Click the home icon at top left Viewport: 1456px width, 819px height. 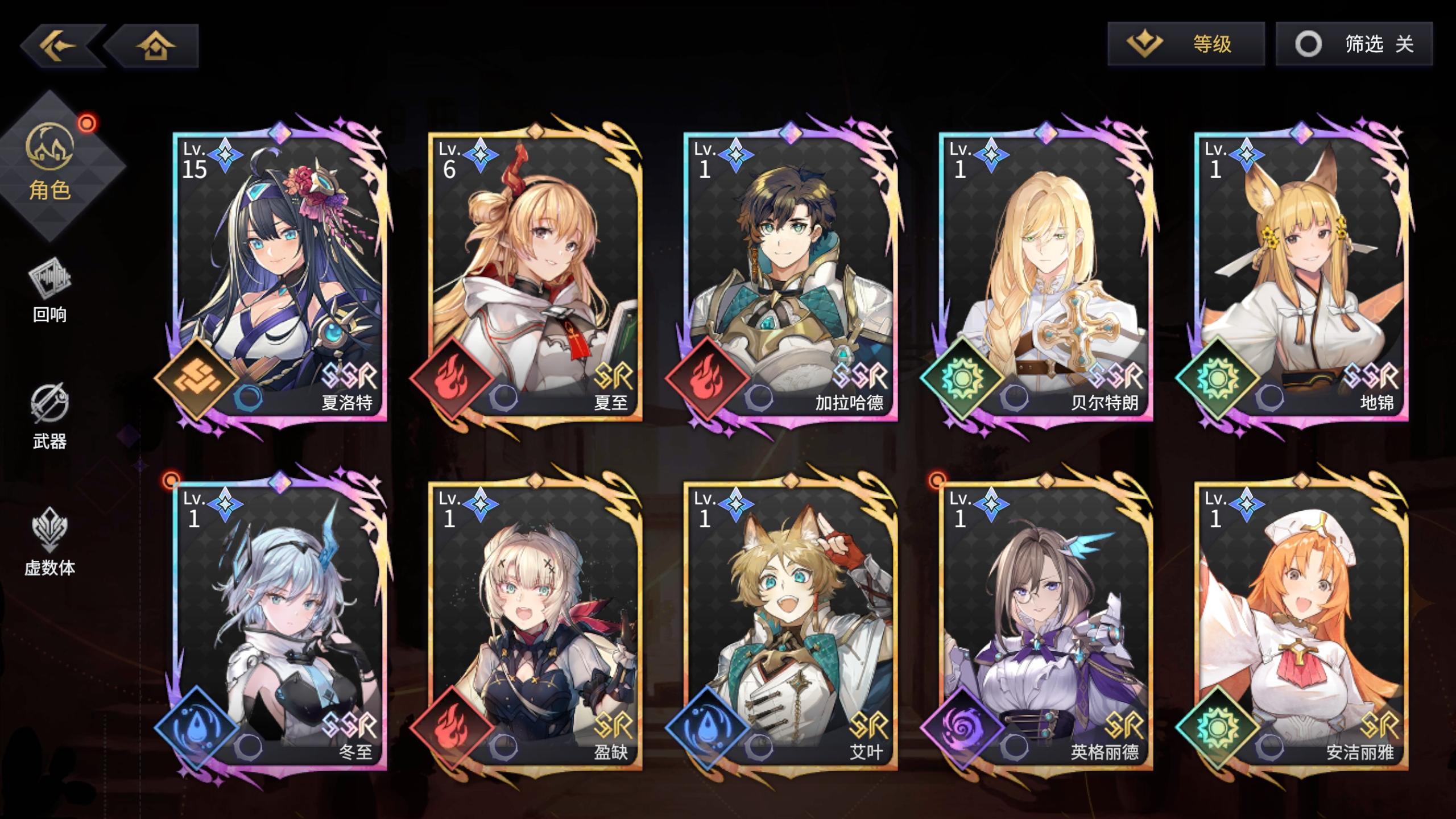click(x=155, y=45)
